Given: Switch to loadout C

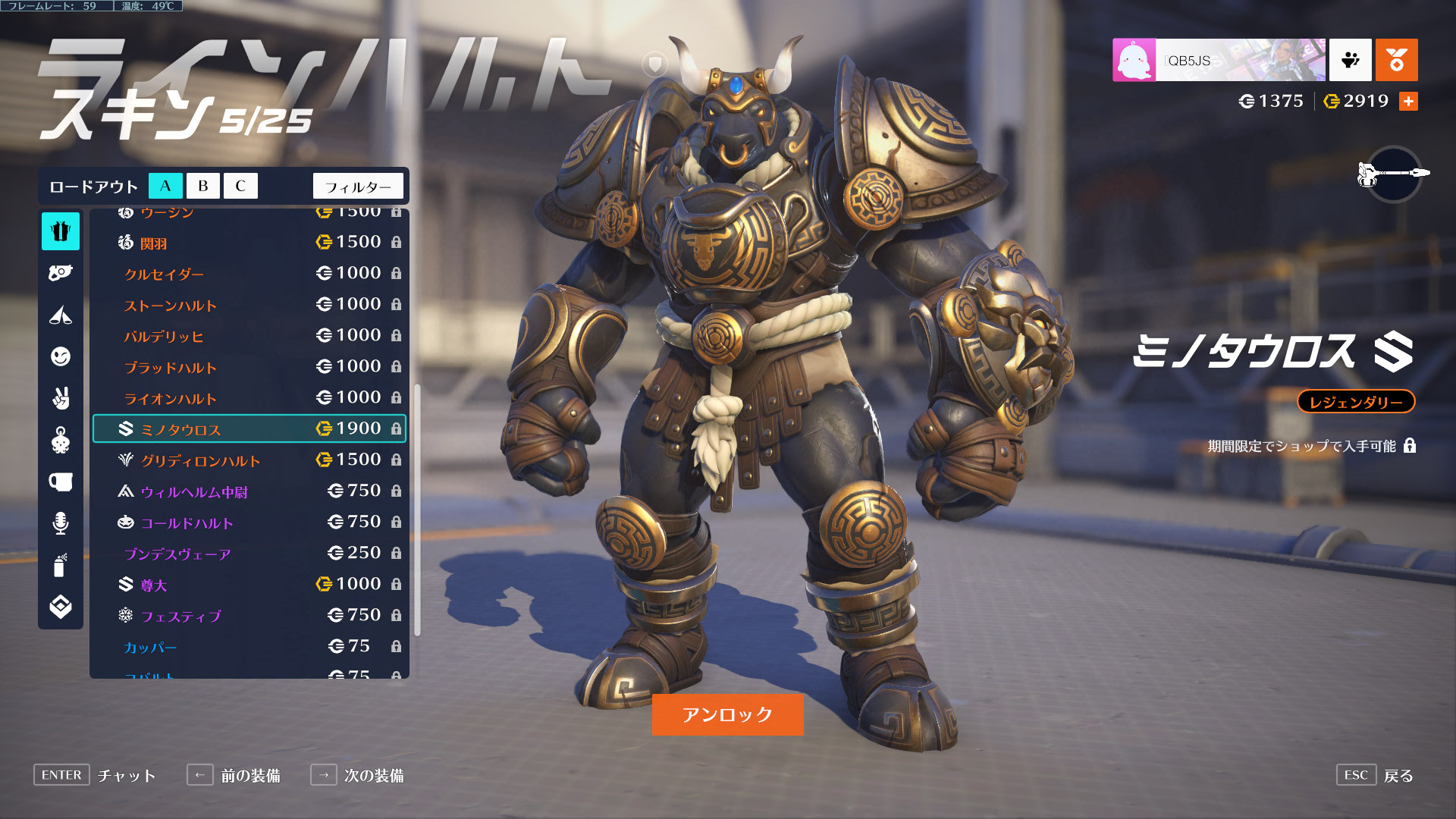Looking at the screenshot, I should [240, 186].
